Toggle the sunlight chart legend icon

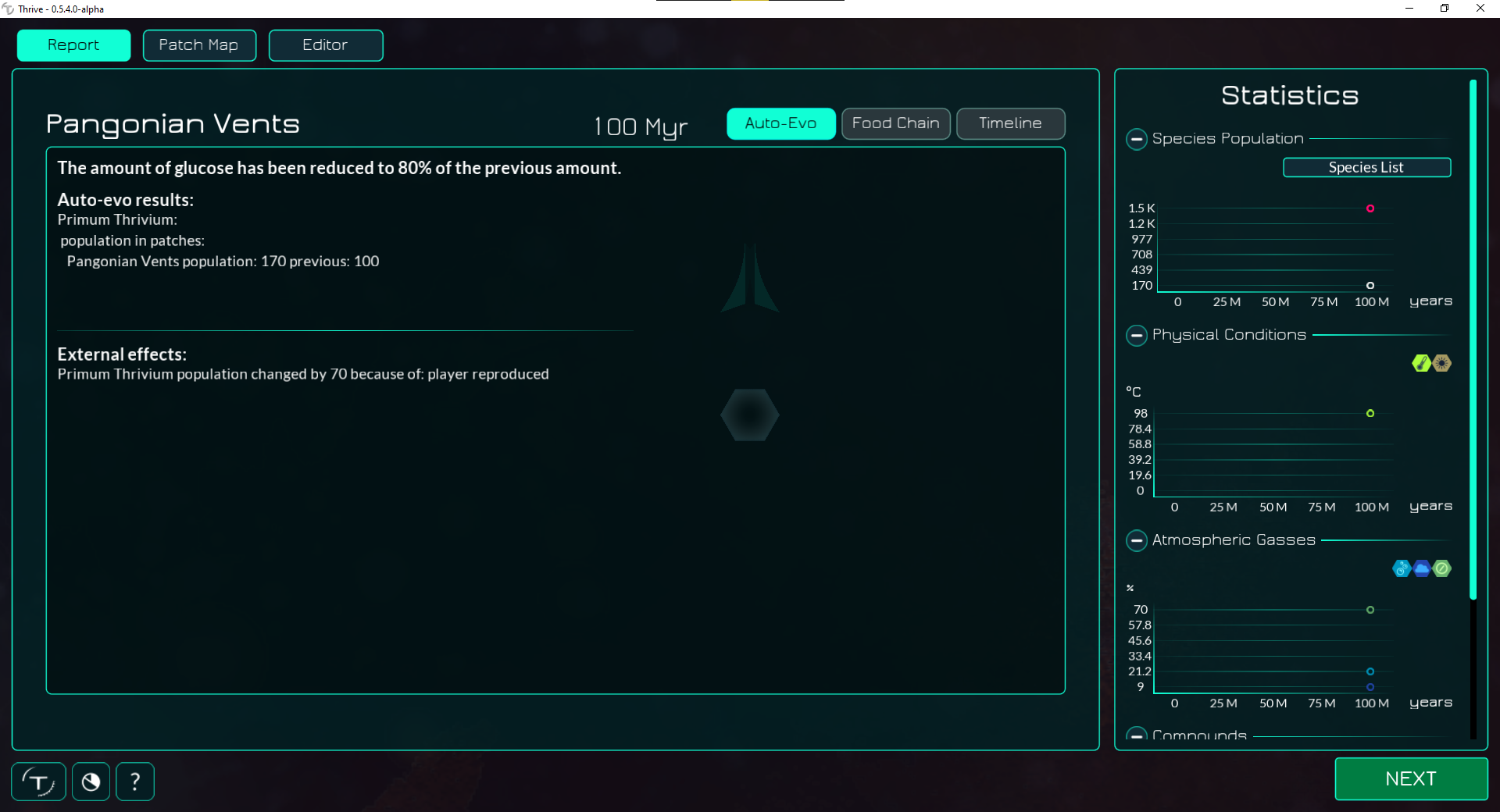point(1441,363)
